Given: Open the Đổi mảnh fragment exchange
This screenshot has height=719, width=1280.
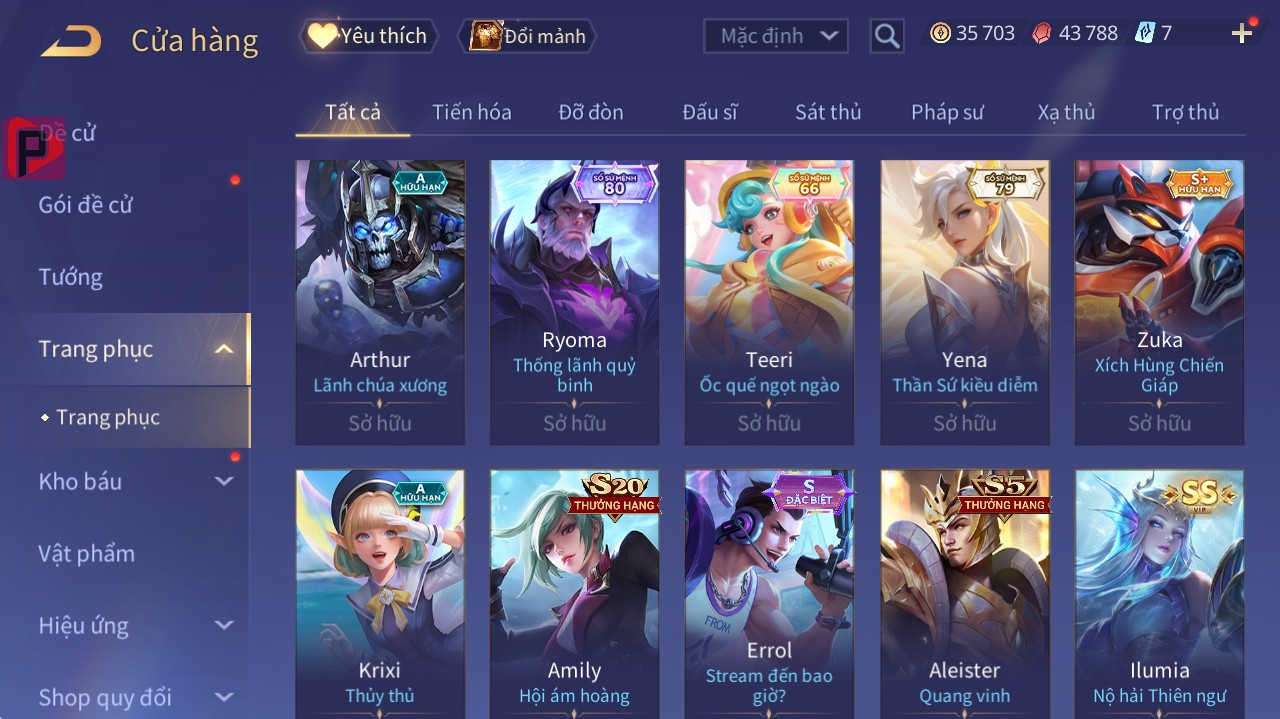Looking at the screenshot, I should [x=528, y=36].
